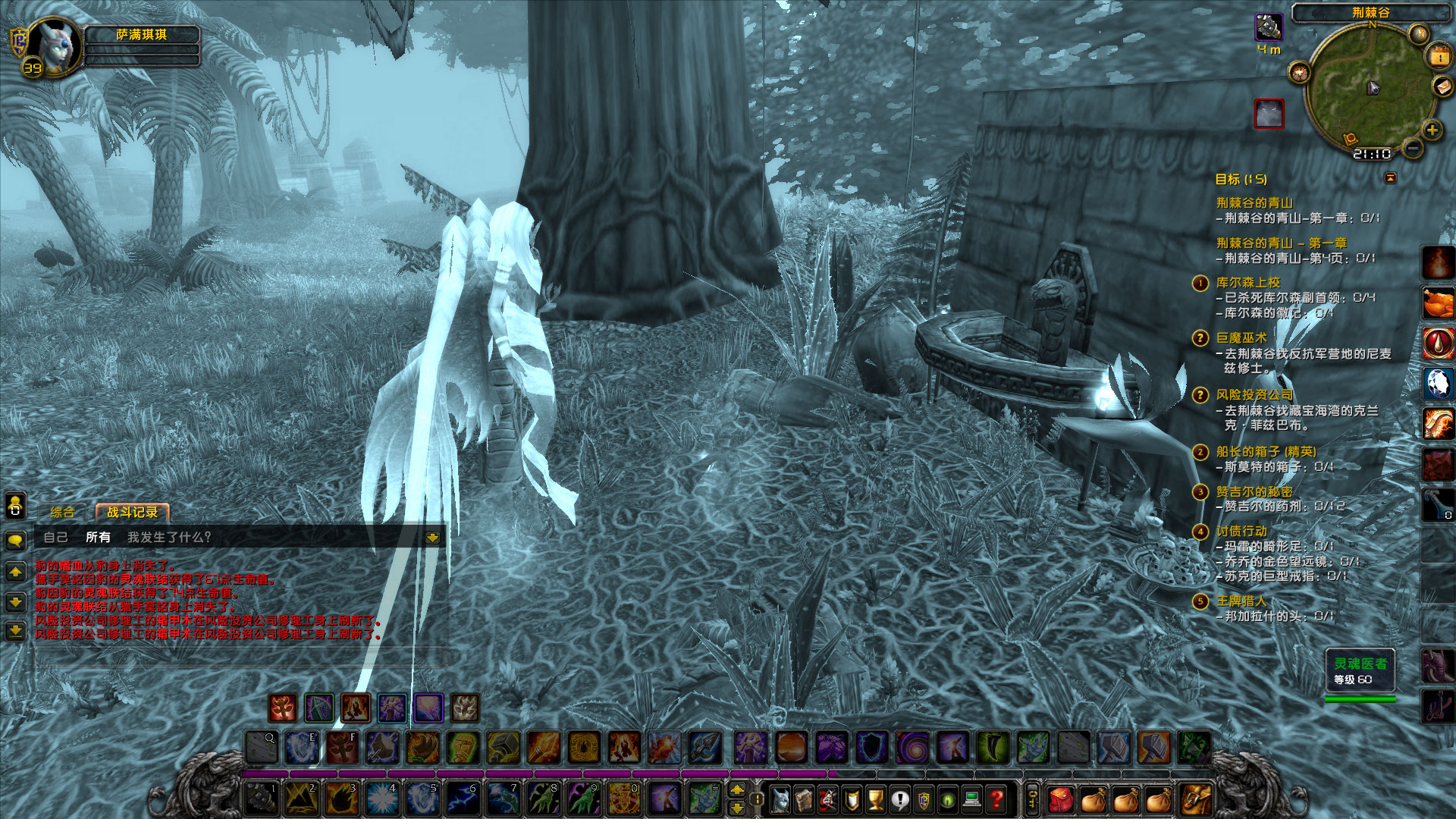Open the mail envelope icon beside the minimap
Screen dimensions: 1456x819
(1442, 86)
